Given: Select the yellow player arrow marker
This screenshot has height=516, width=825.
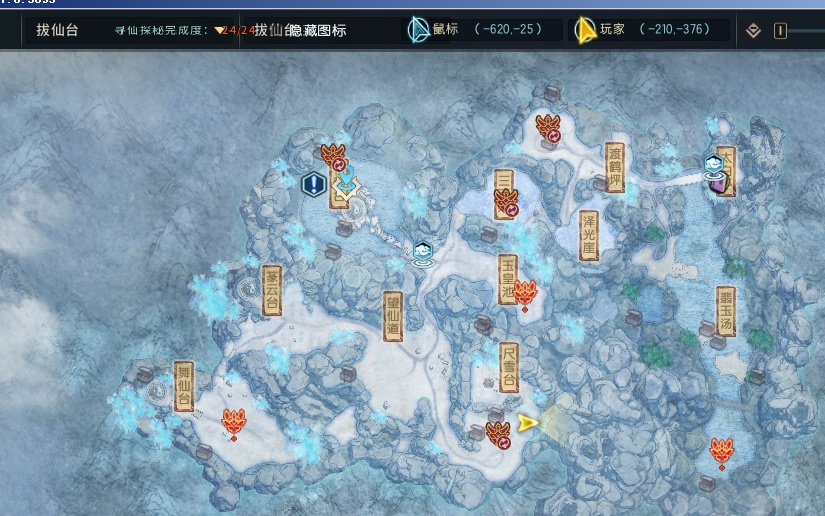Looking at the screenshot, I should (x=528, y=423).
